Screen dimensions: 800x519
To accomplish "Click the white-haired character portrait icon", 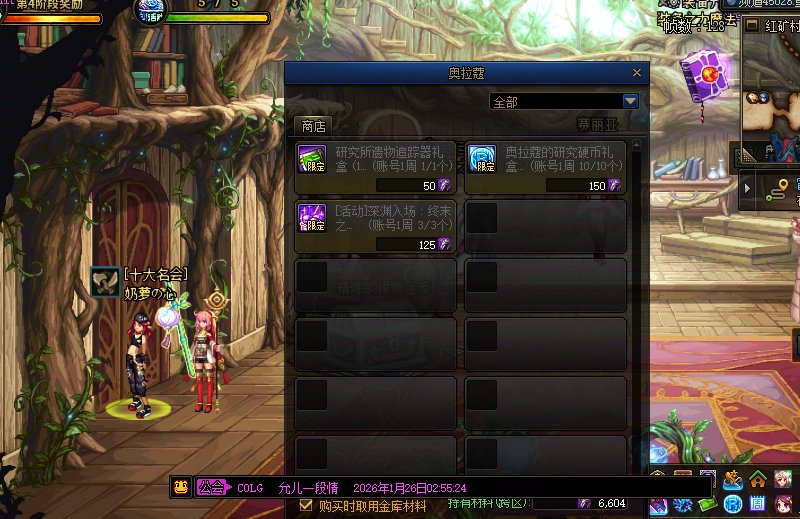I will (782, 479).
